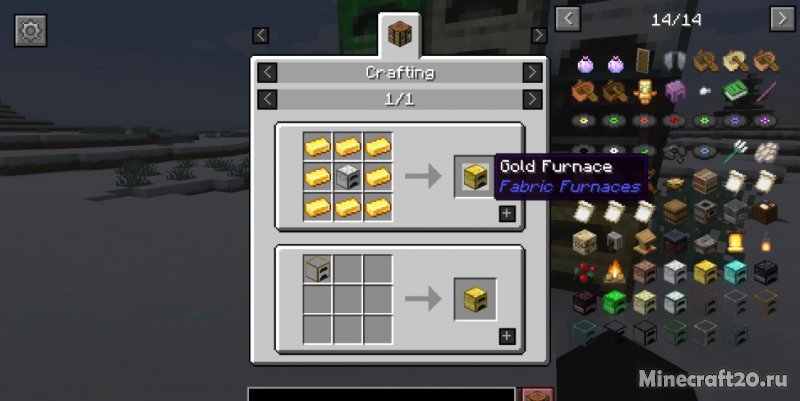Toggle the crafting filter button beside search

click(539, 394)
